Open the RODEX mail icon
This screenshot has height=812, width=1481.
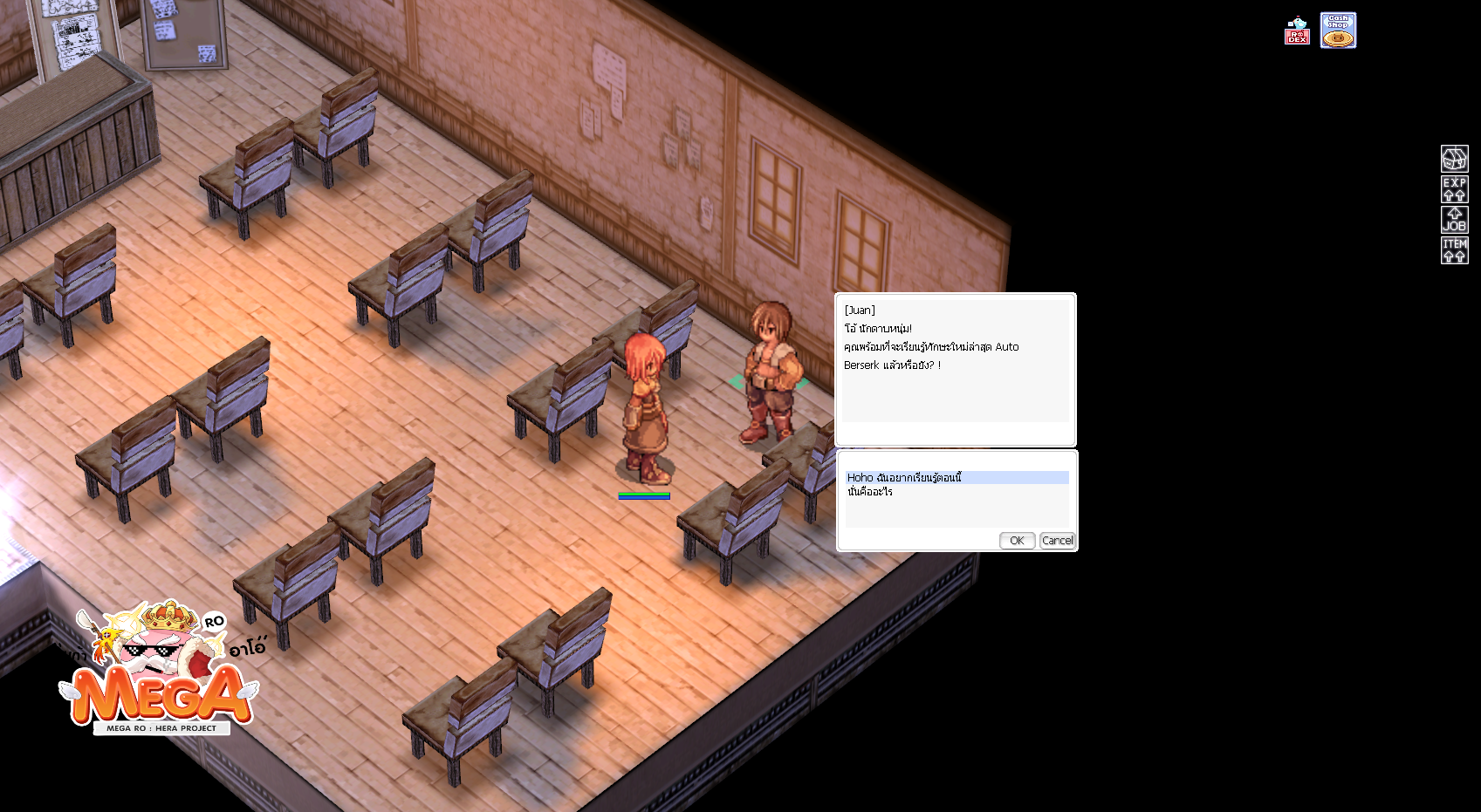[x=1297, y=31]
